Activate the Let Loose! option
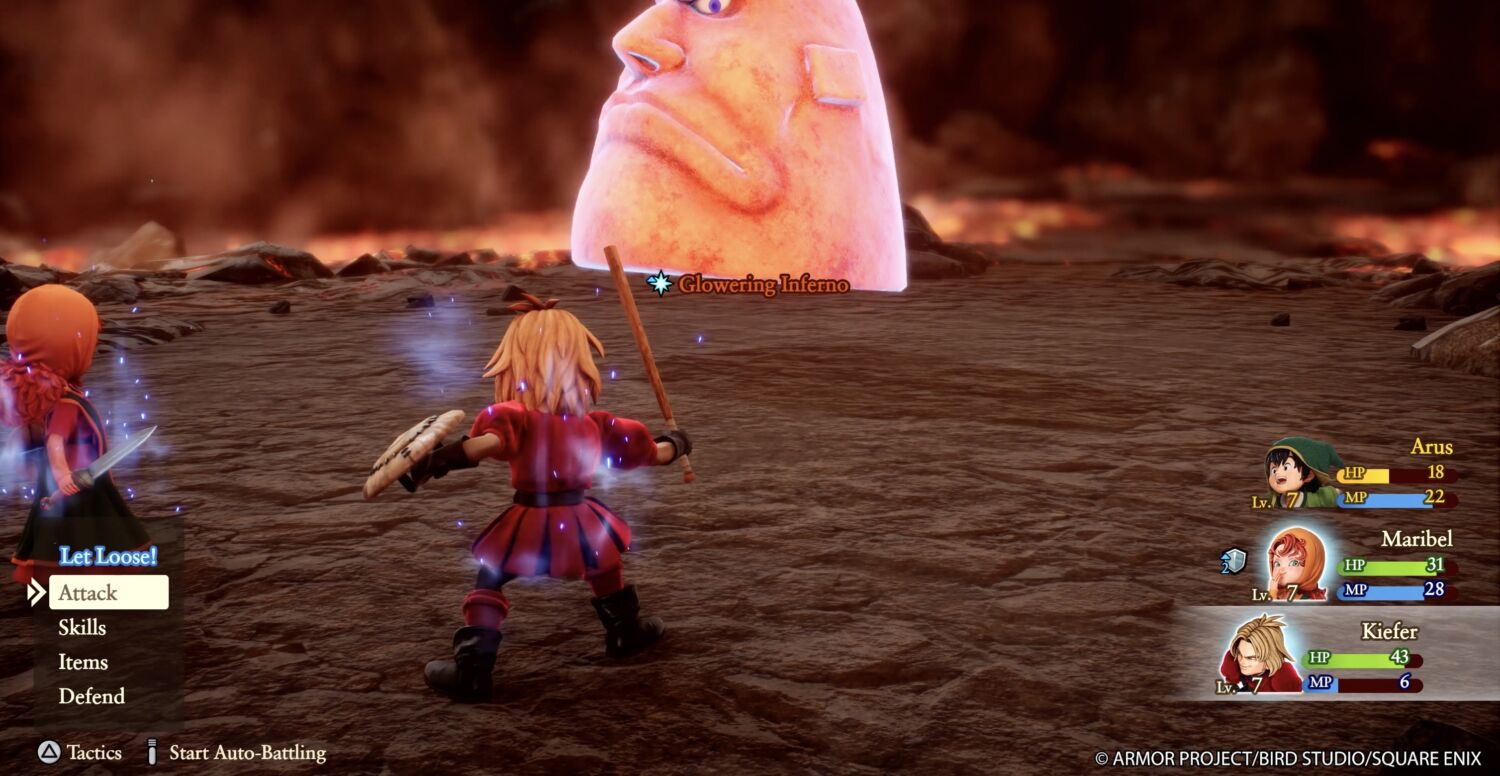This screenshot has width=1500, height=776. click(x=108, y=556)
